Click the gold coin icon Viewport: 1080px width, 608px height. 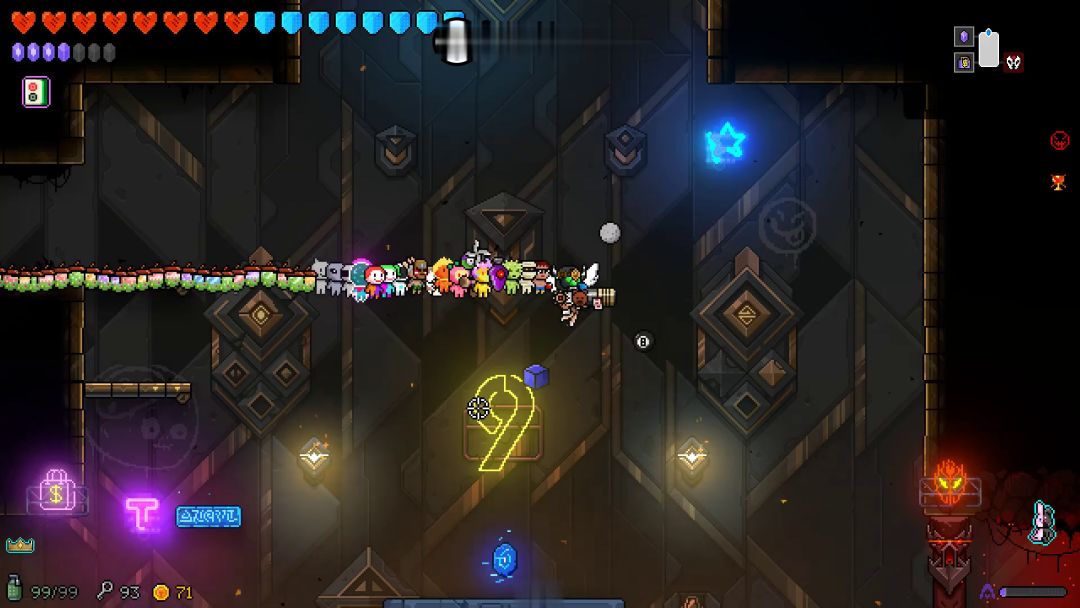[161, 592]
